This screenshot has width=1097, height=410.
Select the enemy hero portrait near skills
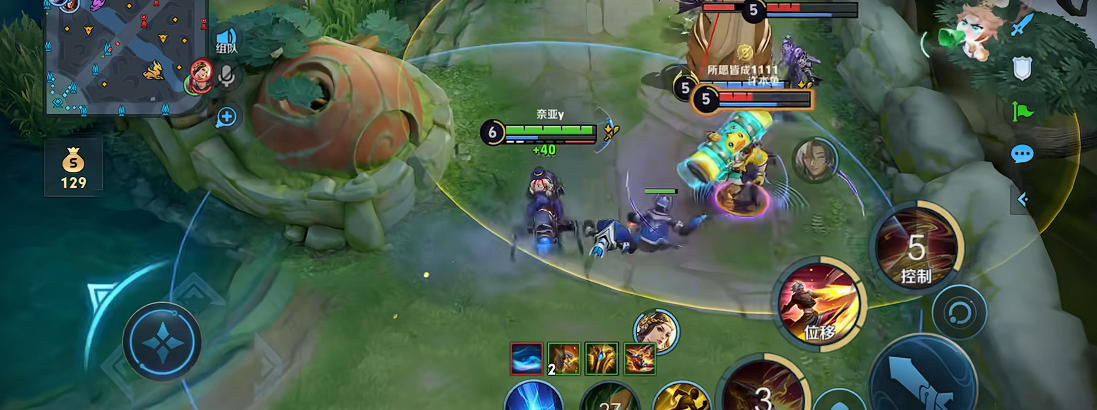click(x=815, y=160)
